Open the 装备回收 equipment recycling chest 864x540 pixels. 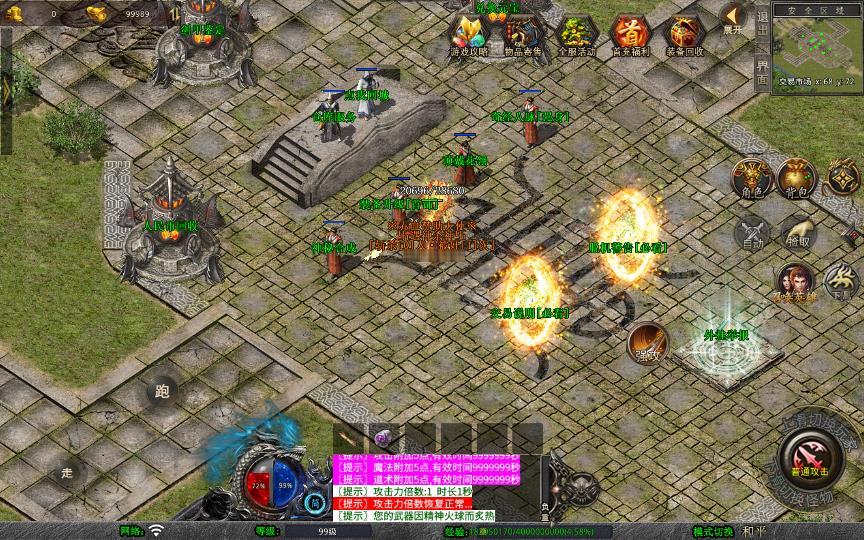(684, 34)
